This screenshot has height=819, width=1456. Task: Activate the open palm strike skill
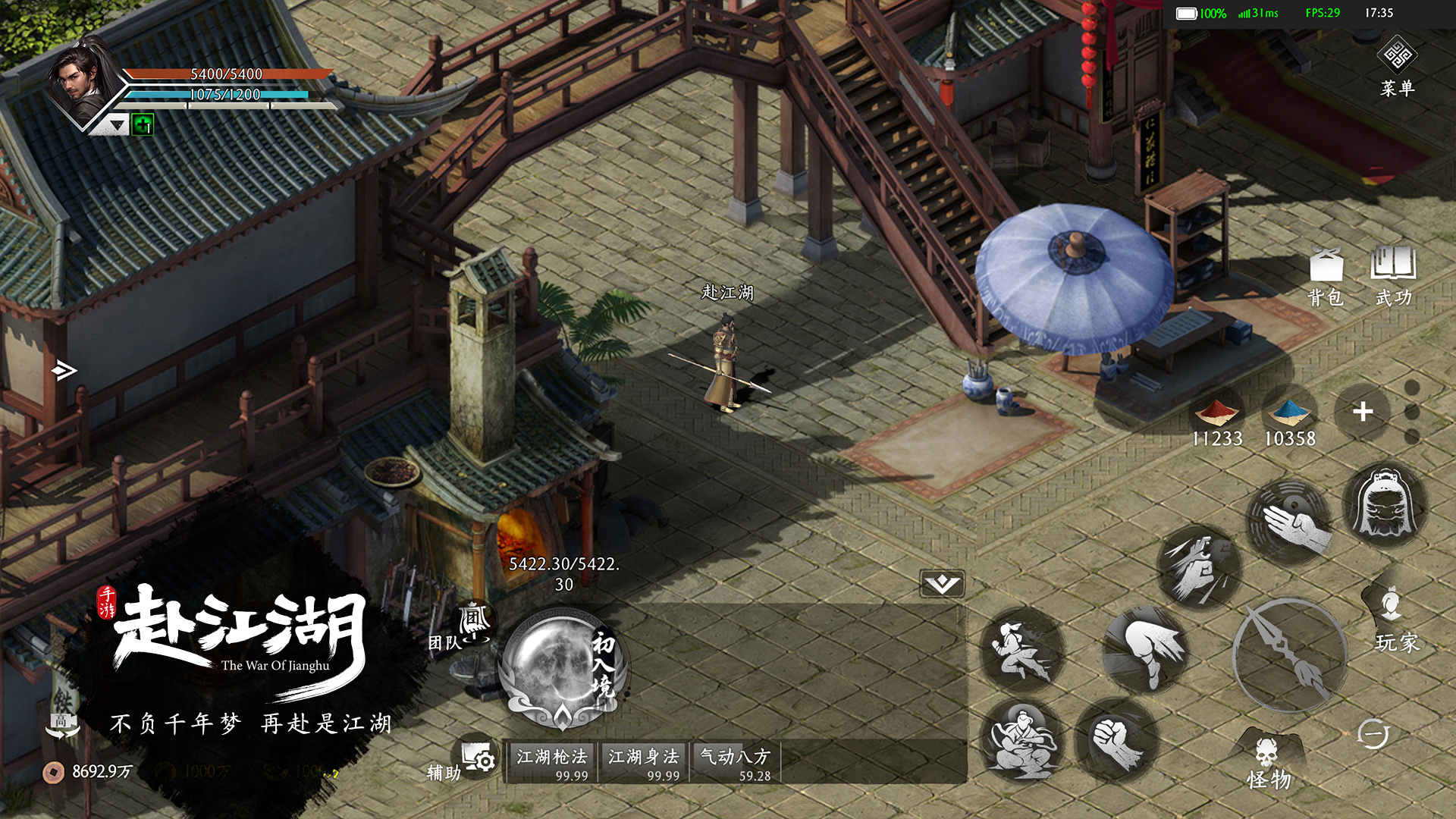(1290, 522)
